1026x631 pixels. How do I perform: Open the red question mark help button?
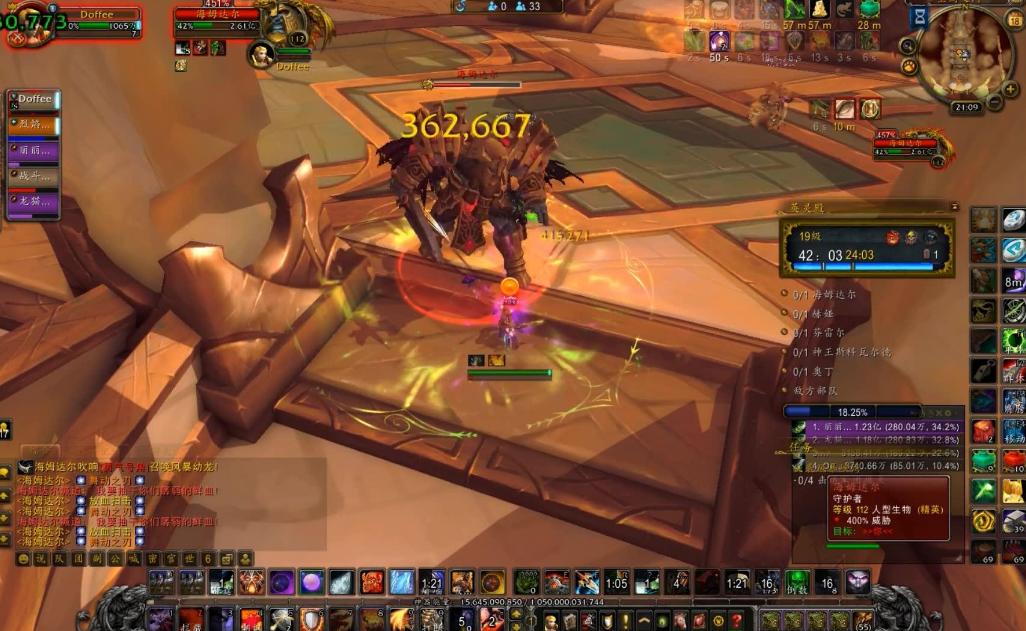(x=736, y=621)
